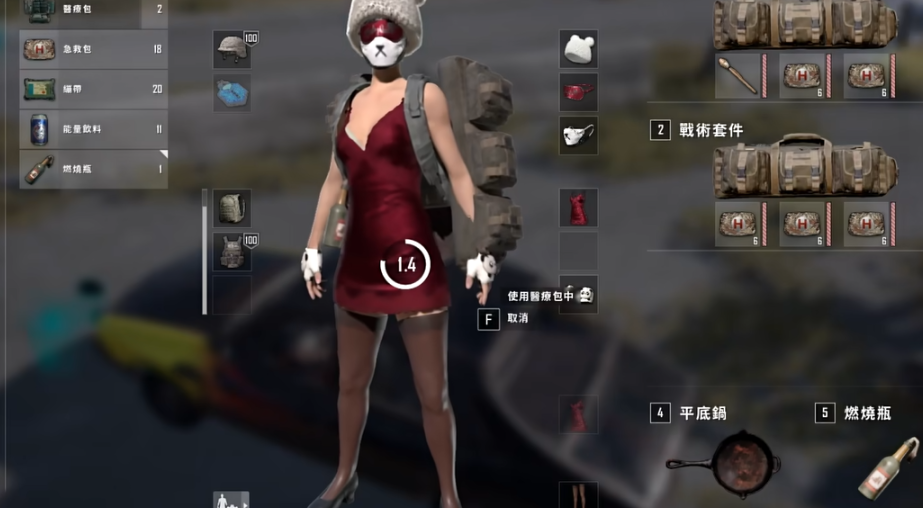Select the 燃燒瓶 molotov throwable slot
The image size is (923, 508).
(887, 466)
